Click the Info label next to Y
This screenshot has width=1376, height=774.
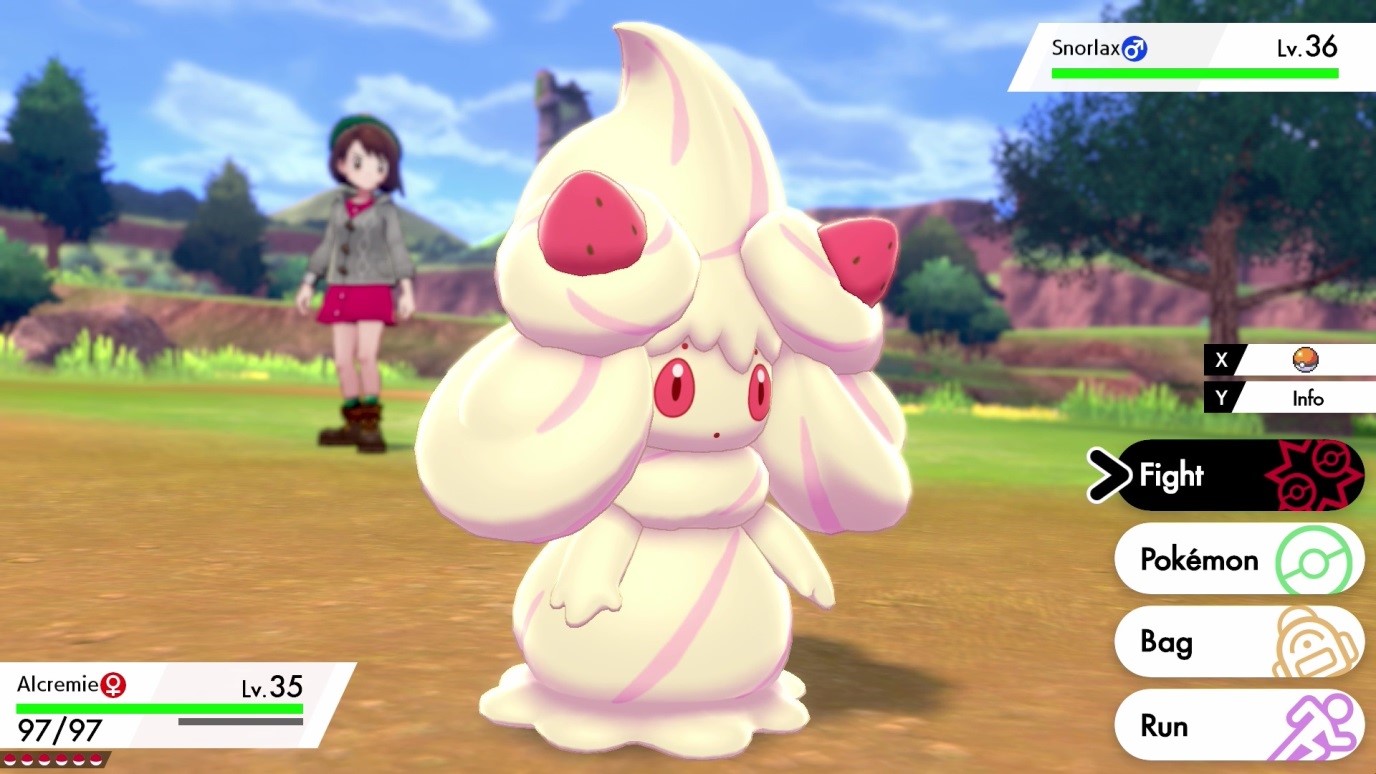pyautogui.click(x=1310, y=397)
